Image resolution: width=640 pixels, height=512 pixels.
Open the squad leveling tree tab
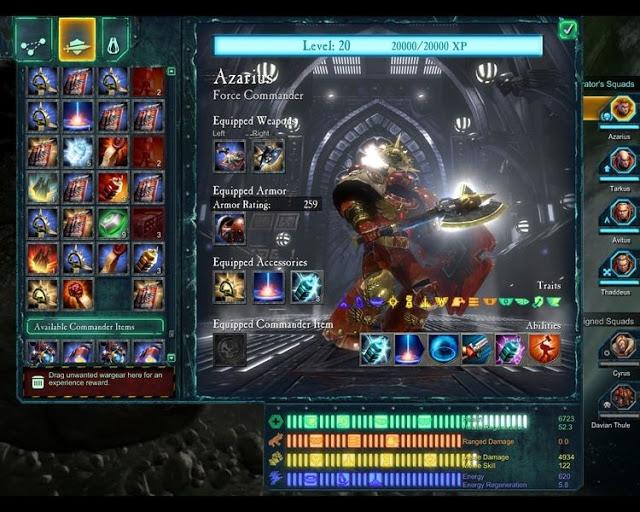[33, 40]
